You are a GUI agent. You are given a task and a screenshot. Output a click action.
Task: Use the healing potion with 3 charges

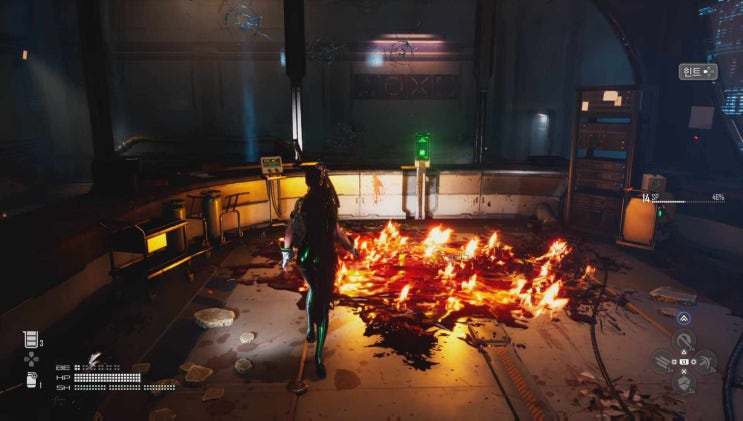click(31, 340)
